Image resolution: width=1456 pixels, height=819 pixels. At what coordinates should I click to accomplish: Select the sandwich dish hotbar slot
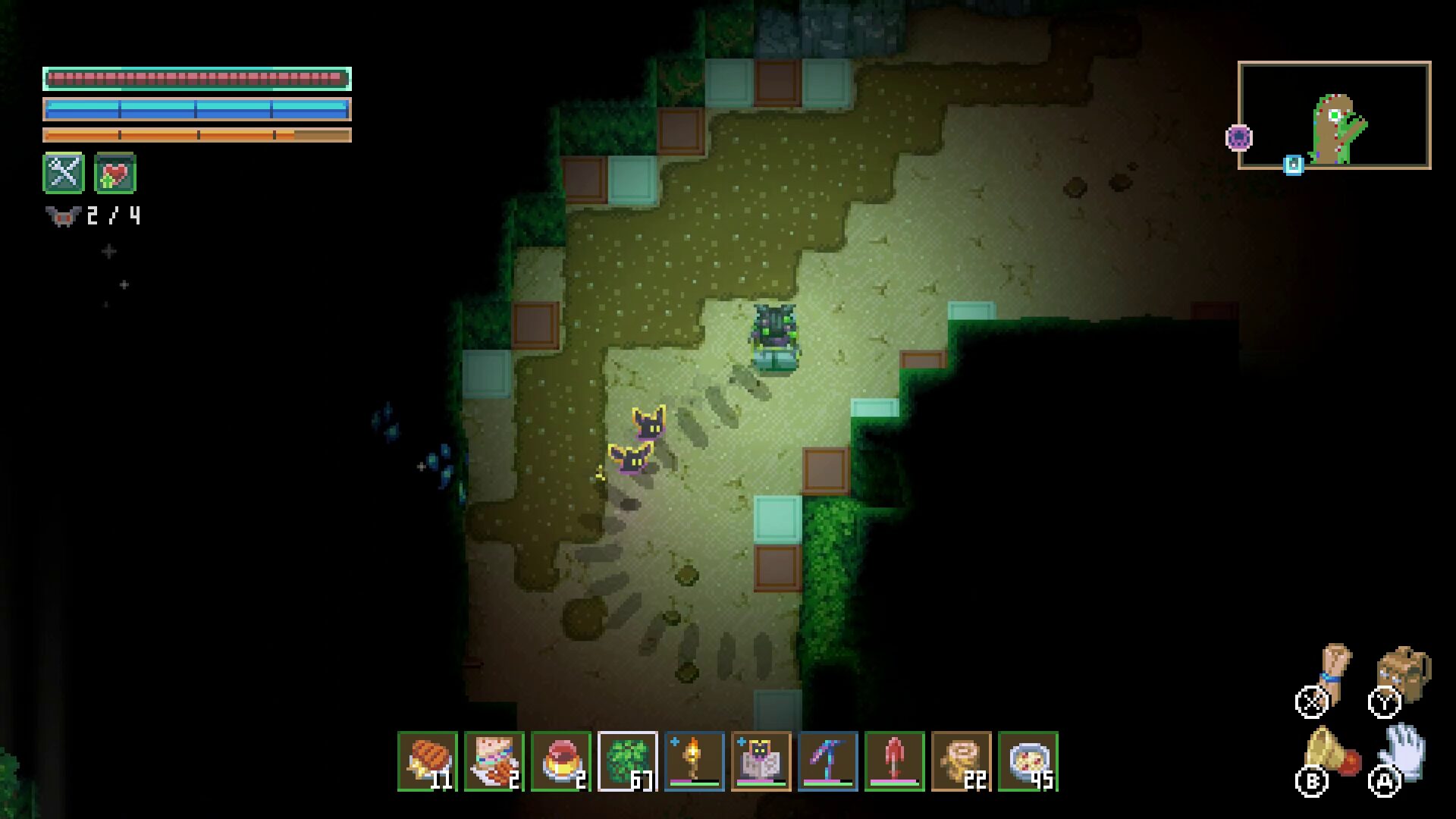point(494,761)
